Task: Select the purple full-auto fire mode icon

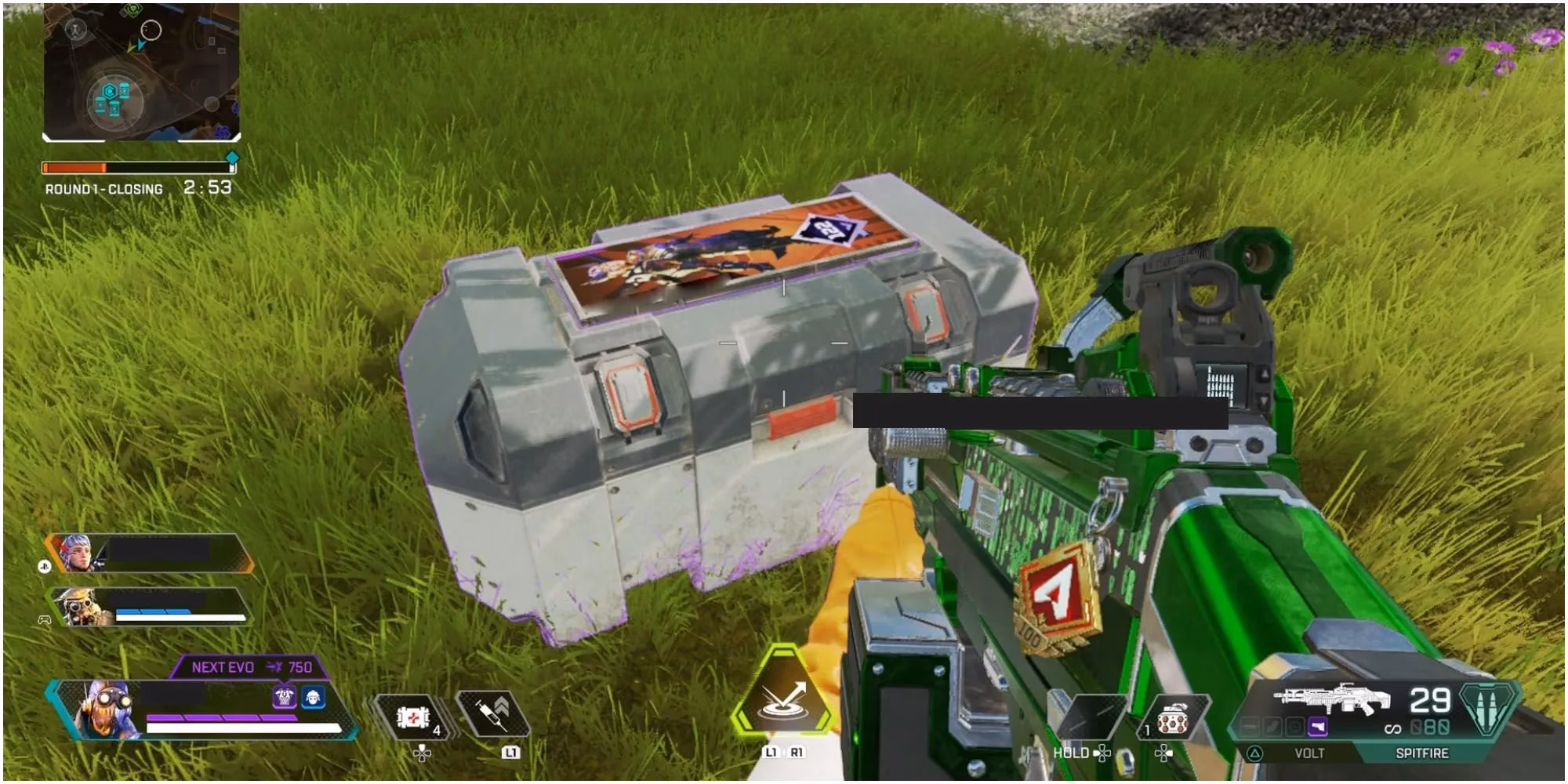Action: point(1319,726)
